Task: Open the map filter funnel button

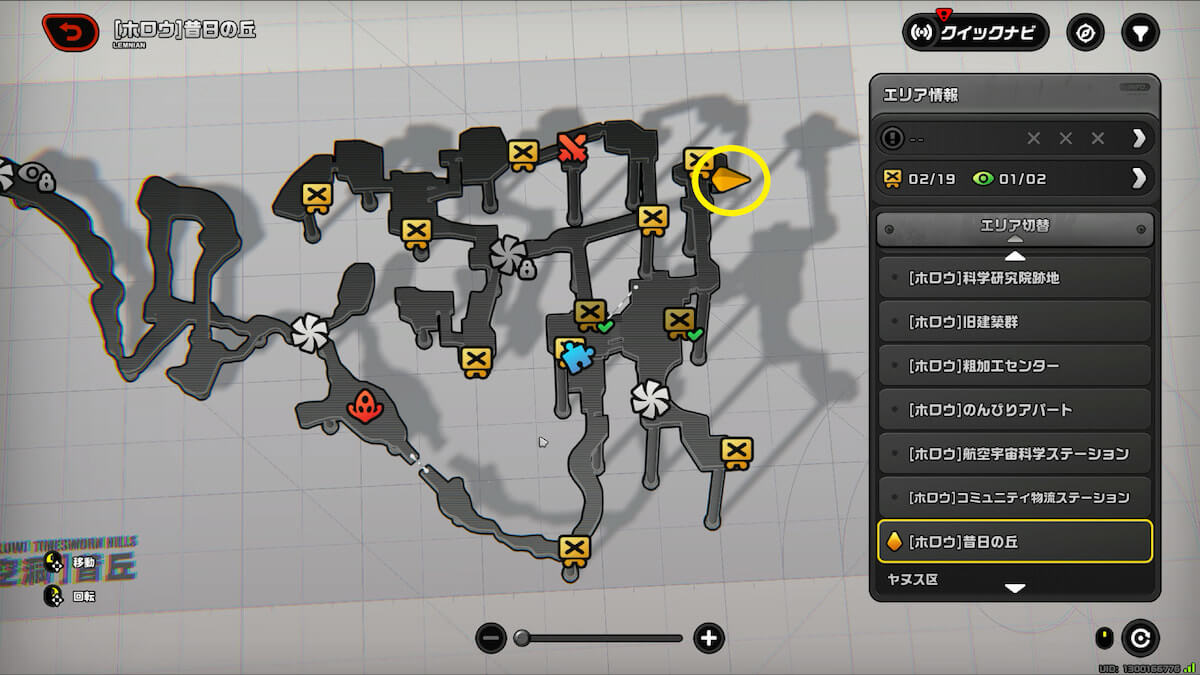Action: (1138, 32)
